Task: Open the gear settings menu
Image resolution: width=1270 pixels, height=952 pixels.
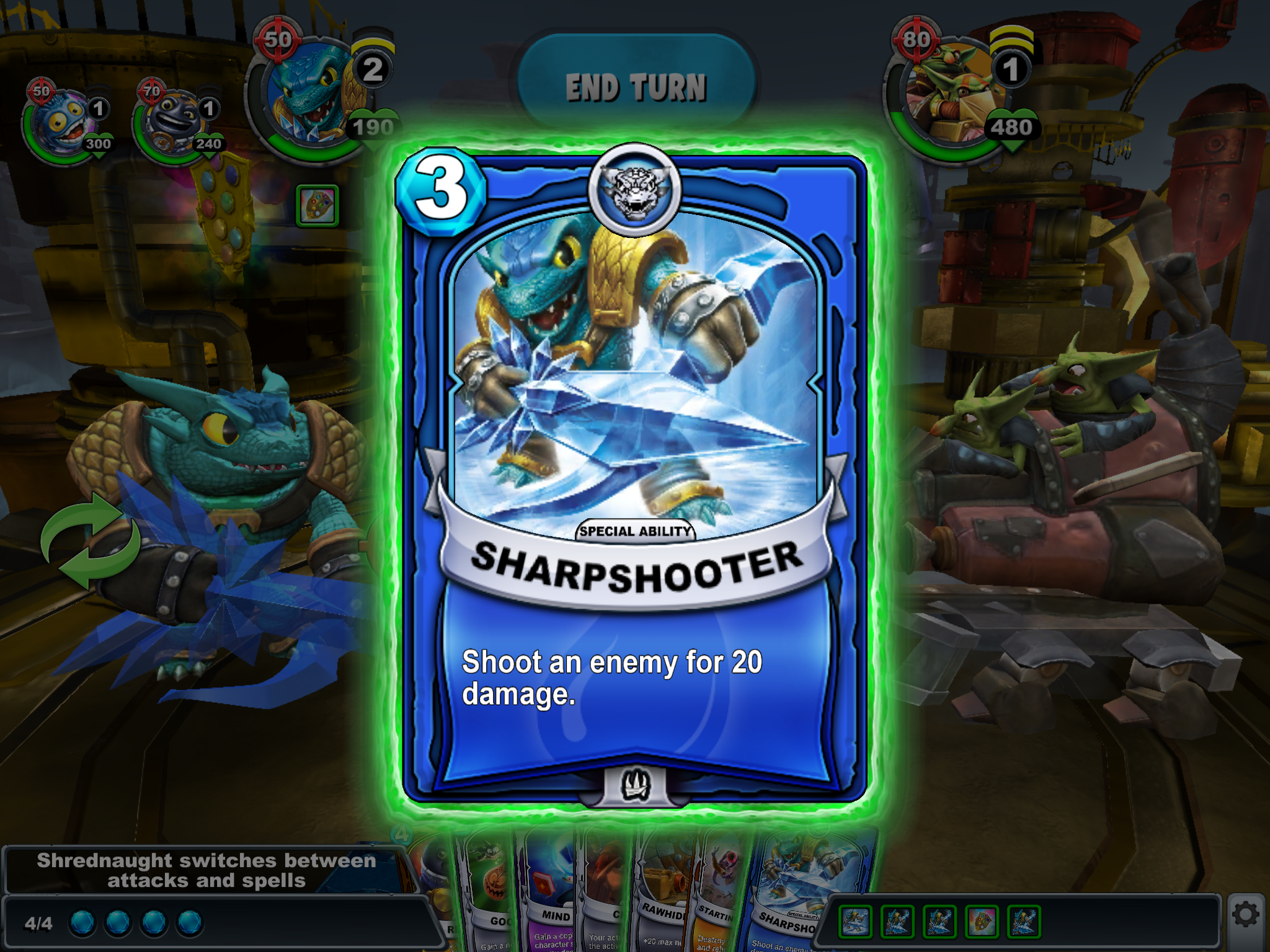Action: [1245, 915]
